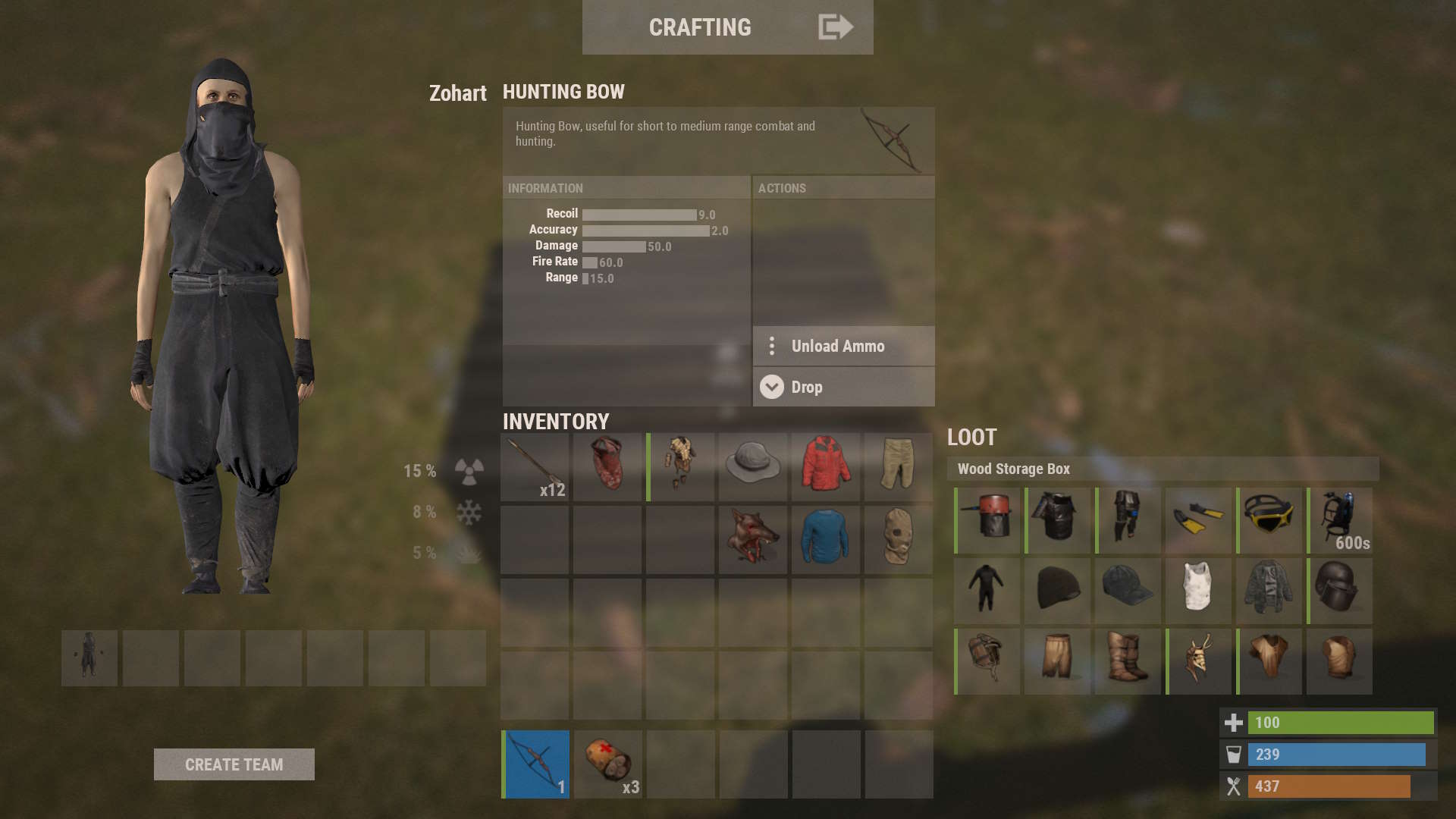Image resolution: width=1456 pixels, height=819 pixels.
Task: Select the arrows stack in inventory
Action: point(535,467)
